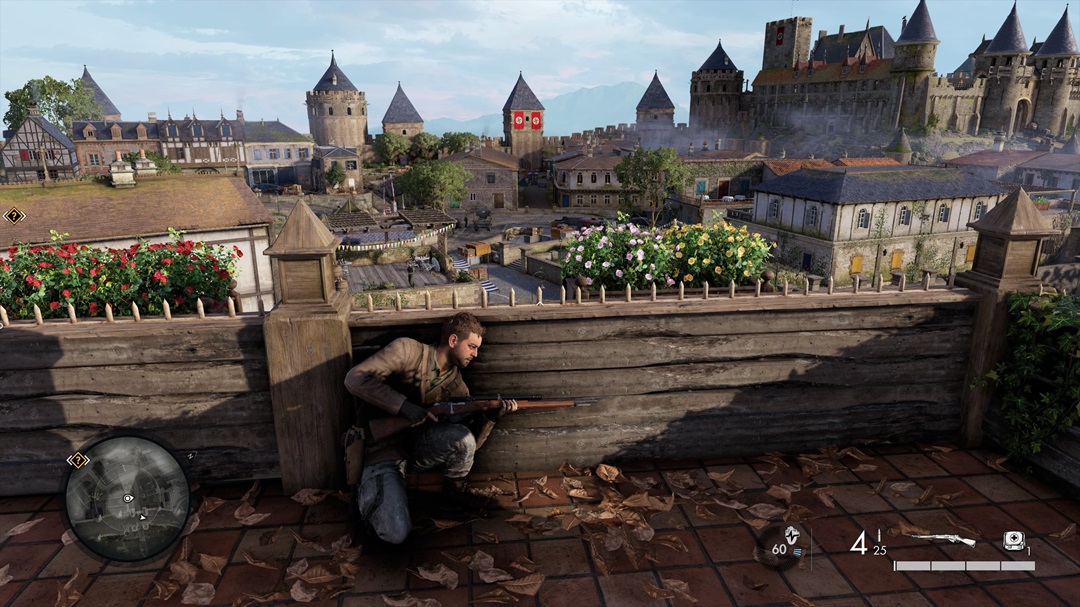Viewport: 1080px width, 607px height.
Task: Use the medkit item icon
Action: [1013, 540]
